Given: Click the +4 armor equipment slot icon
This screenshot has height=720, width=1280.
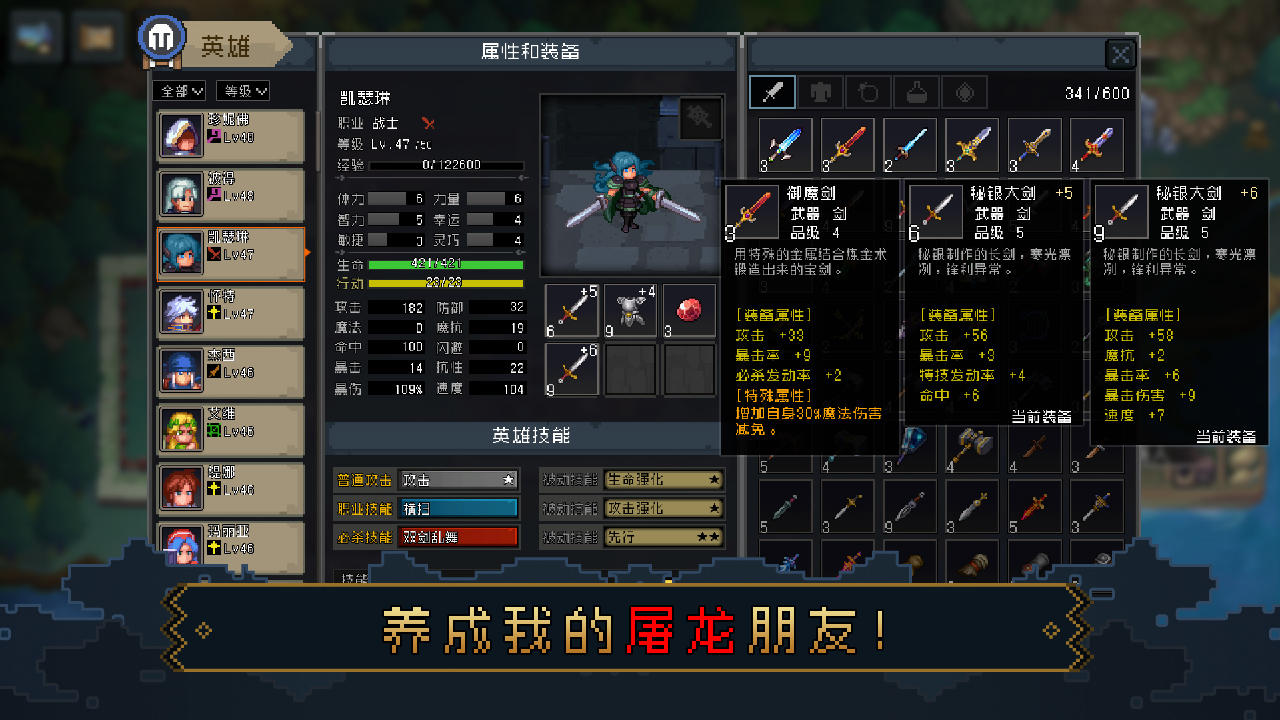Looking at the screenshot, I should [630, 310].
